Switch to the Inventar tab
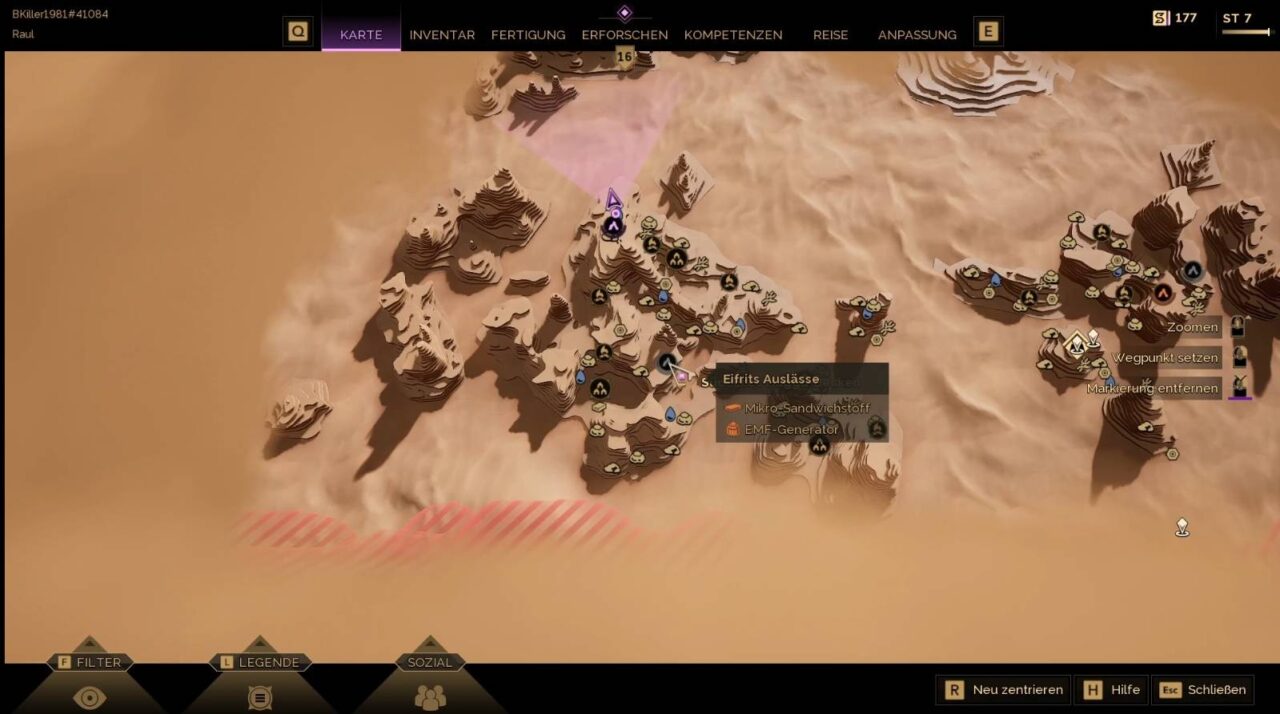This screenshot has width=1280, height=714. (442, 34)
